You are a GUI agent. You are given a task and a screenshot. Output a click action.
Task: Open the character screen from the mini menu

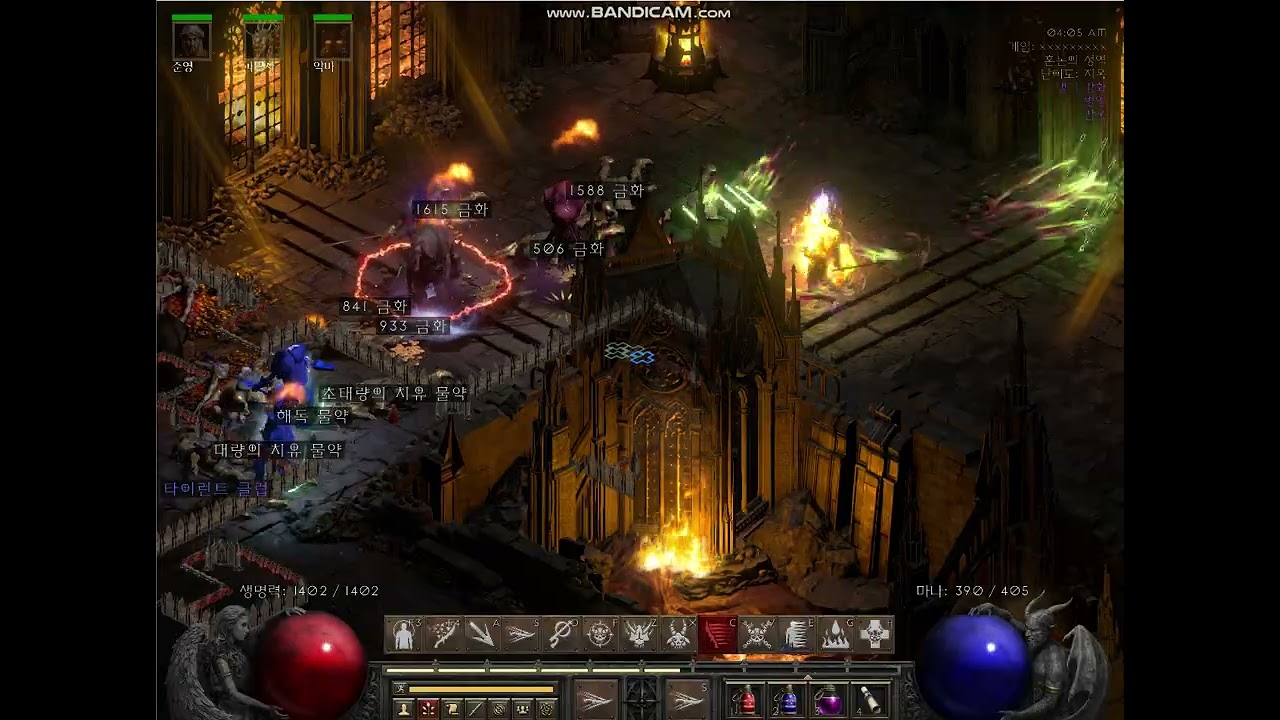[404, 709]
